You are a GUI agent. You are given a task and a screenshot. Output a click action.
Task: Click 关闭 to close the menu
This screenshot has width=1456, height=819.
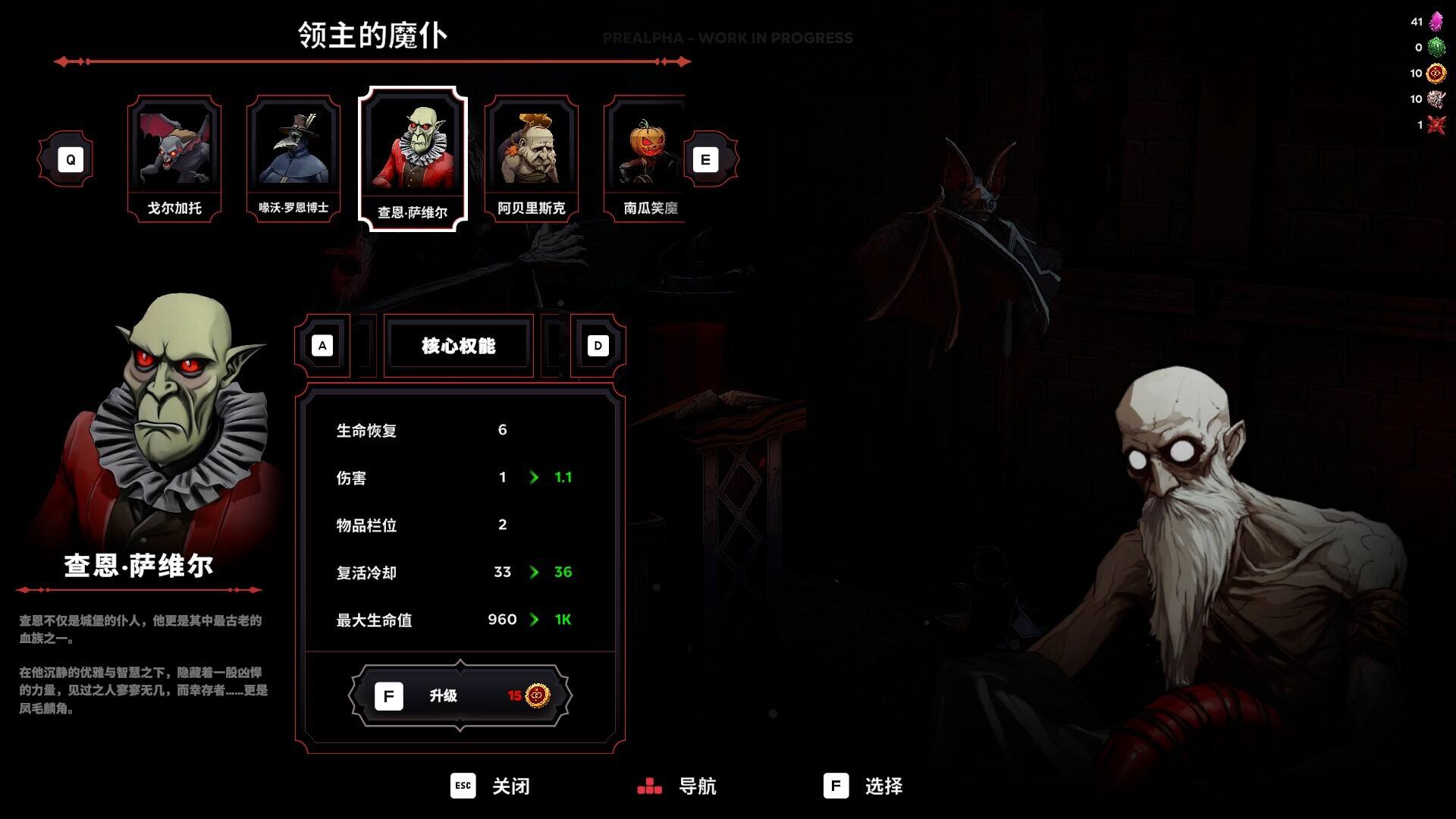494,787
